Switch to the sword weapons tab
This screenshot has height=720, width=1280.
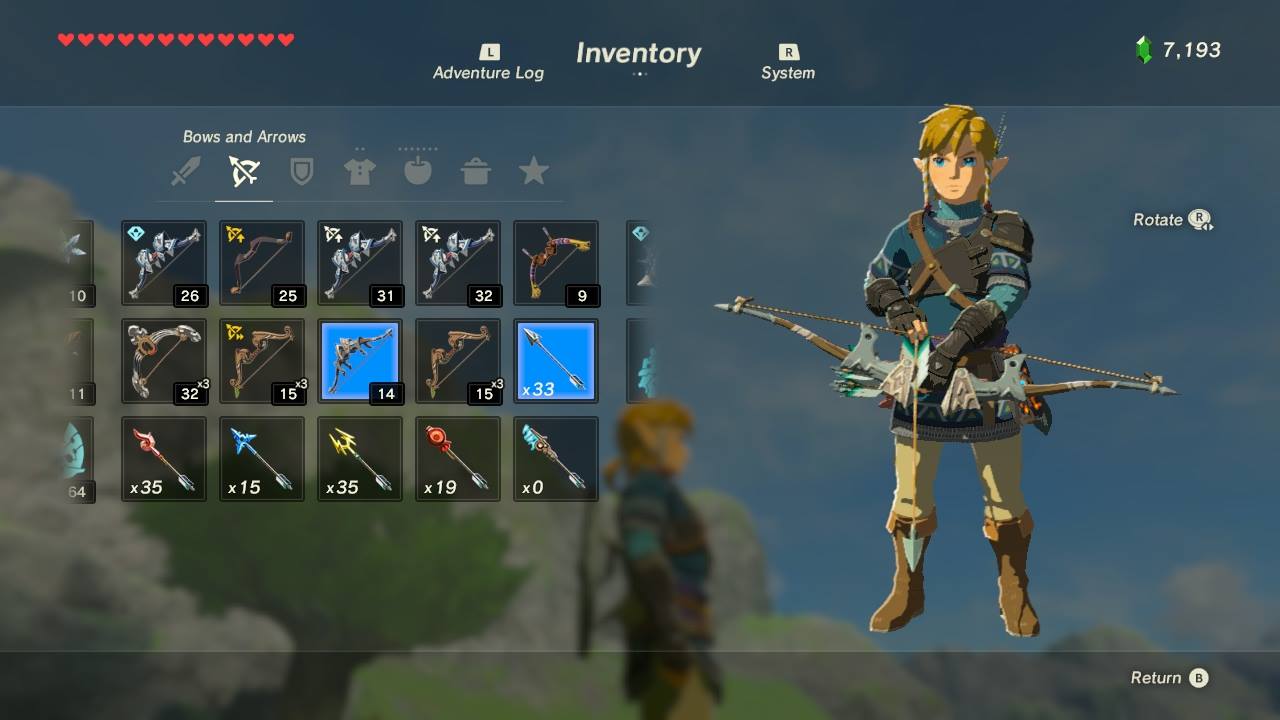click(x=186, y=171)
